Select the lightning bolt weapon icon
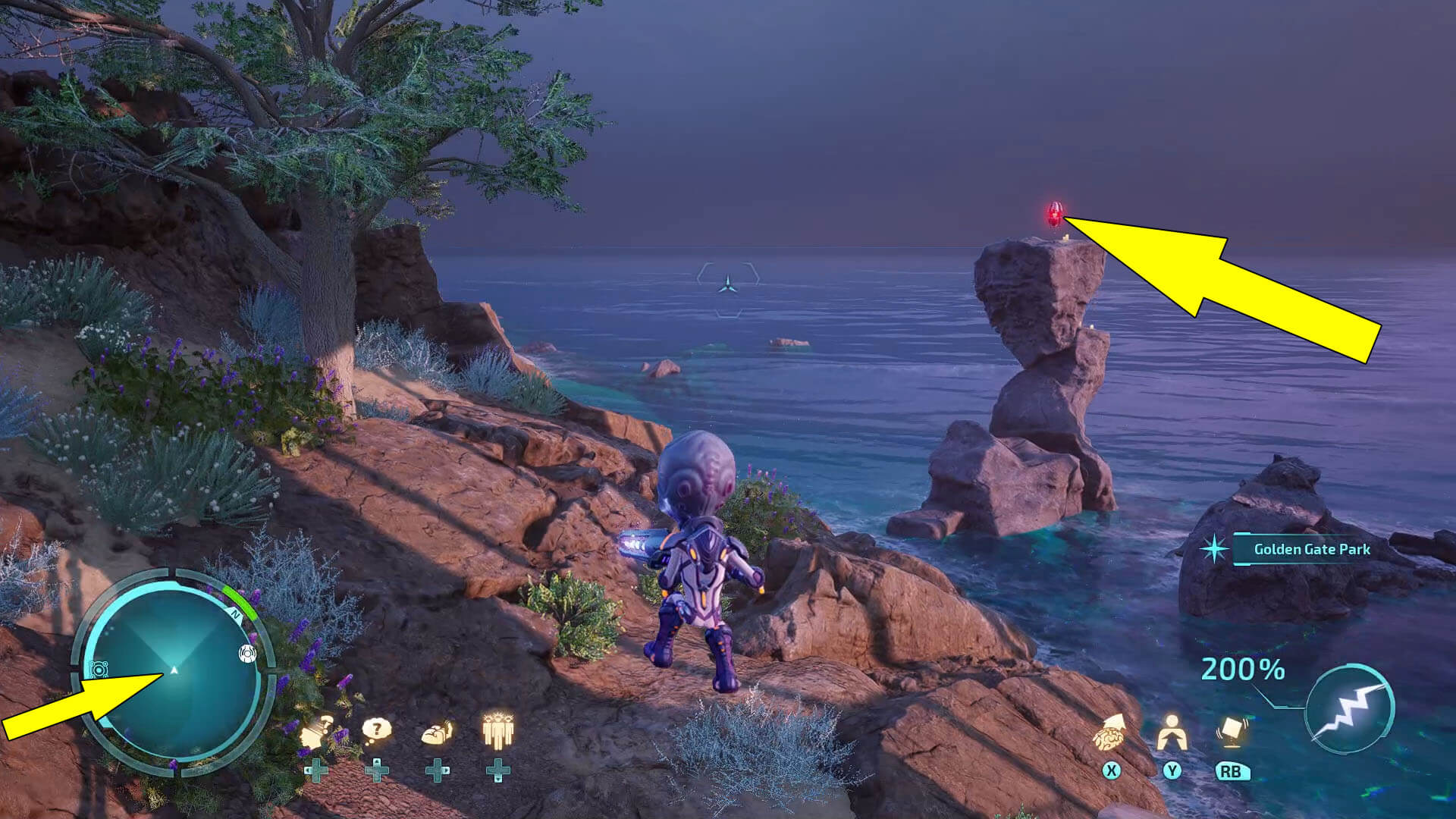This screenshot has width=1456, height=819. [x=1351, y=708]
